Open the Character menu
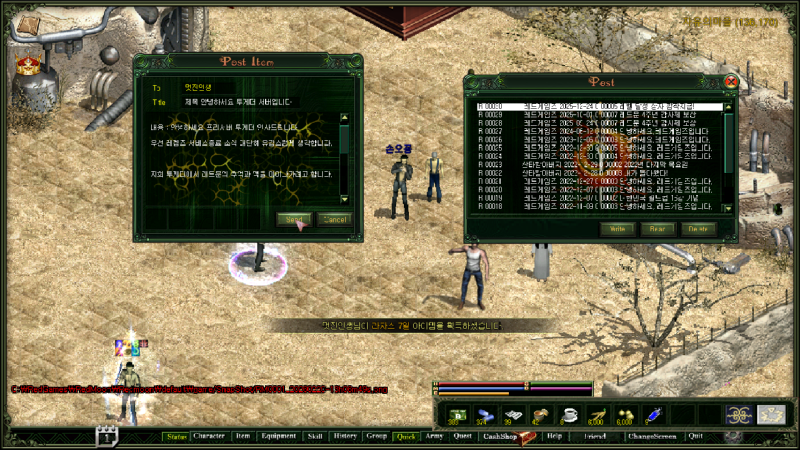The image size is (800, 450). tap(209, 437)
